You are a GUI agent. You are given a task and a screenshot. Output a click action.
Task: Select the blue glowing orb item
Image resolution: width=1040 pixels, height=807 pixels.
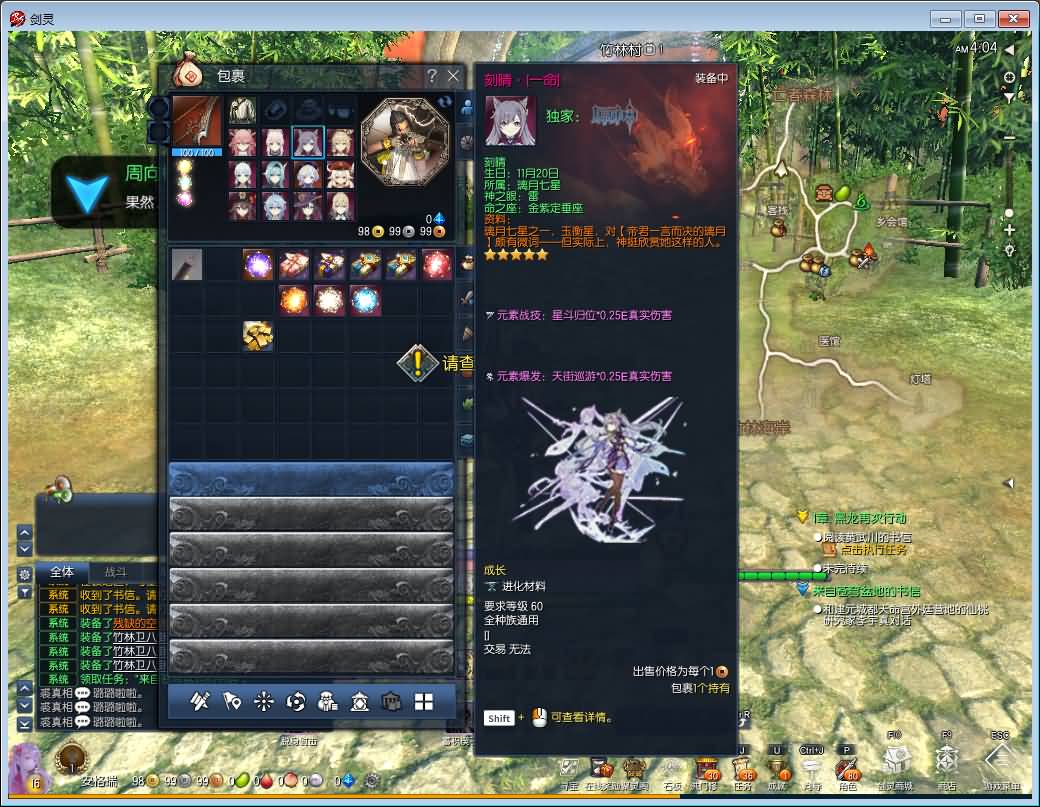365,300
